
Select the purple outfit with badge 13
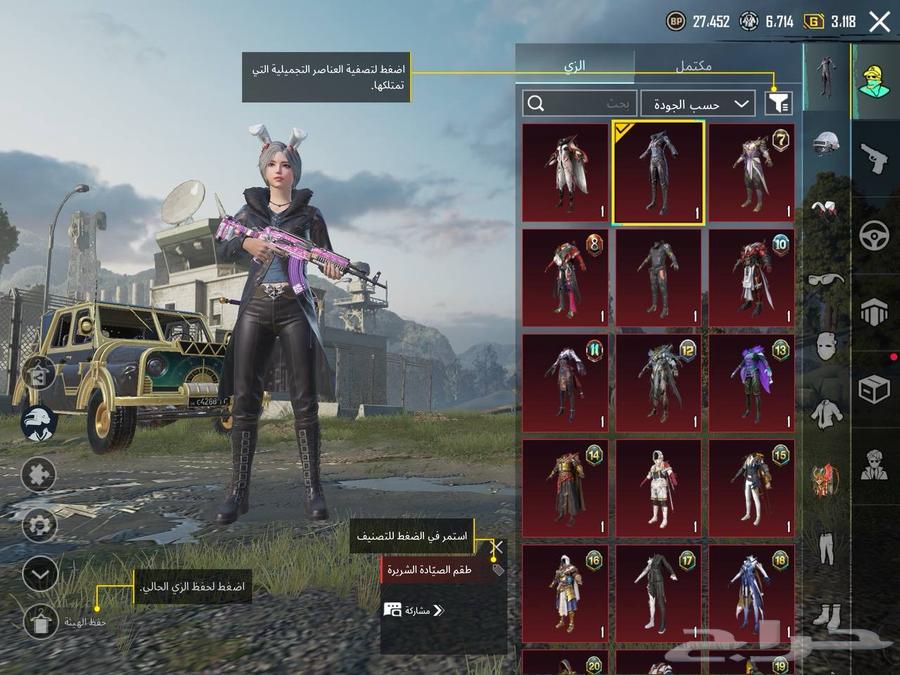click(x=751, y=384)
